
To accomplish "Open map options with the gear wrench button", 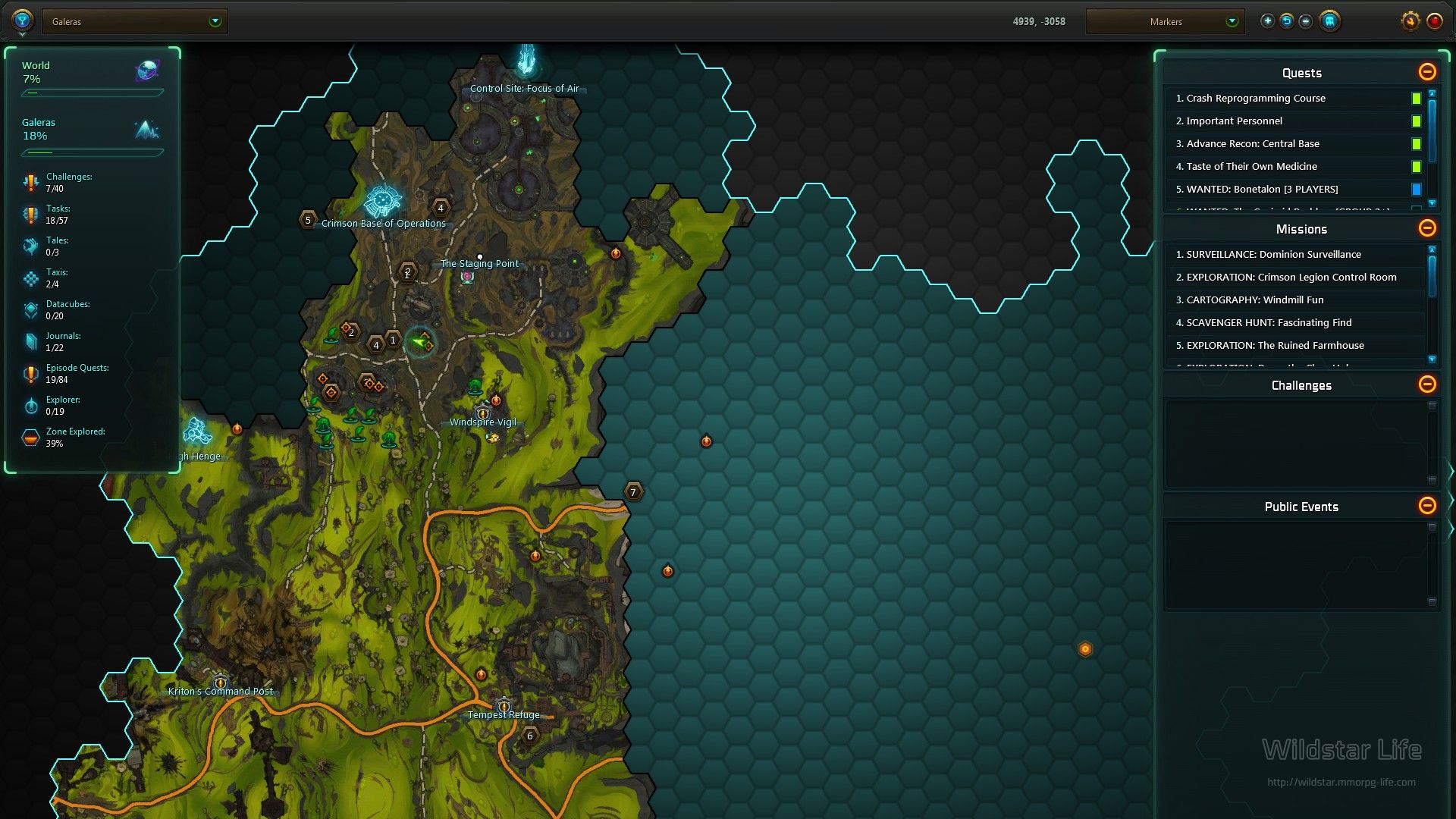I will (x=1410, y=21).
